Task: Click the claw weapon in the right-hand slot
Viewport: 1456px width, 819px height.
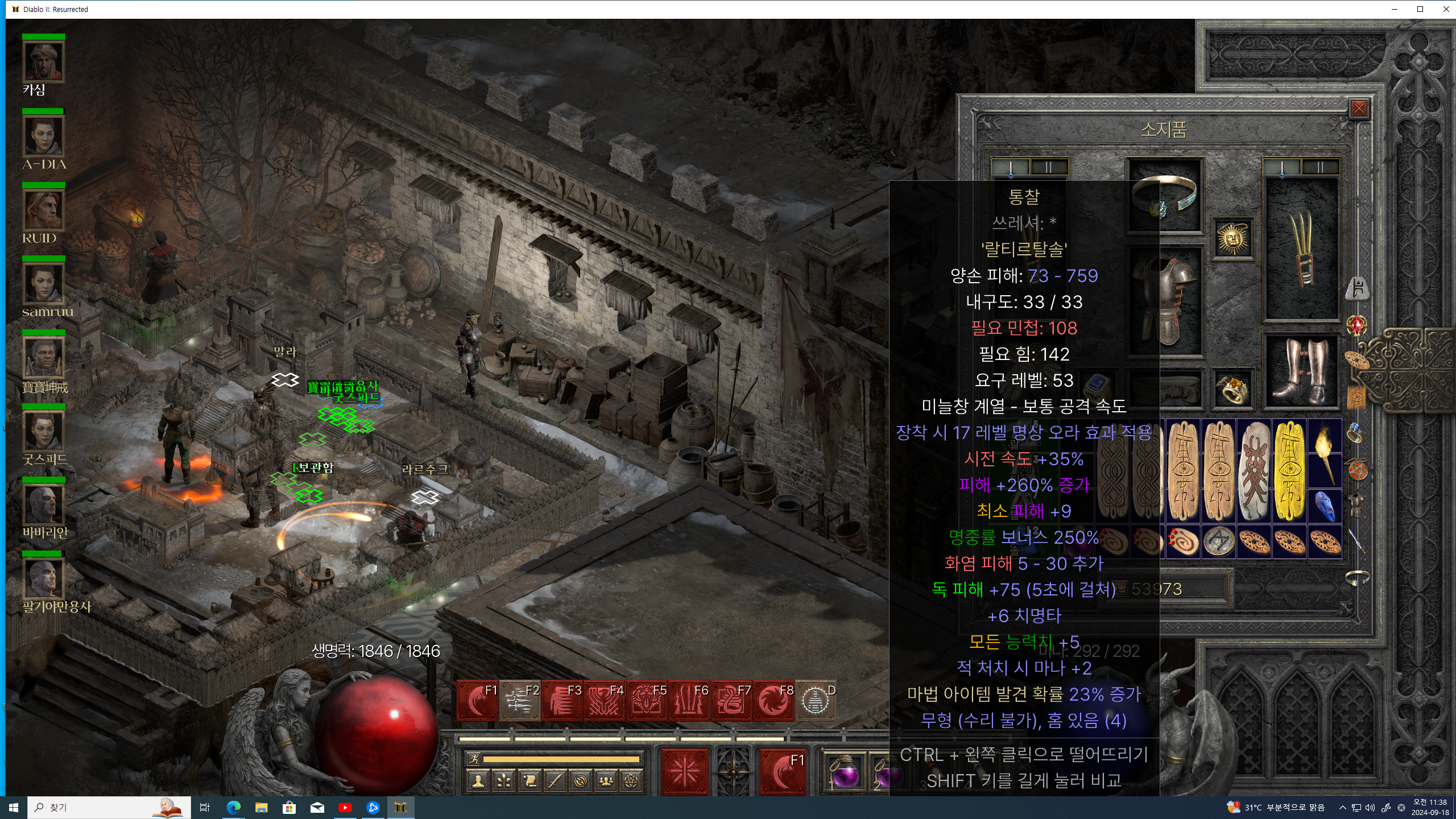Action: click(1301, 250)
